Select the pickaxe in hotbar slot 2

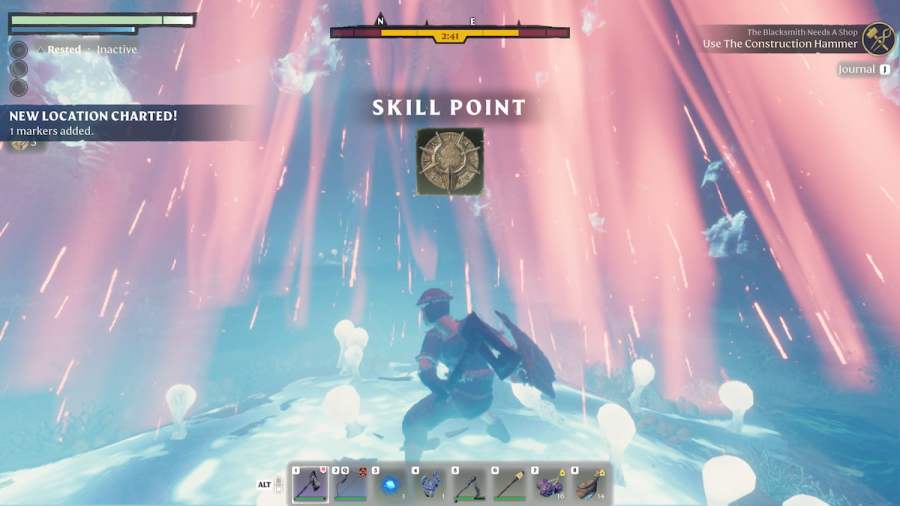(x=350, y=485)
